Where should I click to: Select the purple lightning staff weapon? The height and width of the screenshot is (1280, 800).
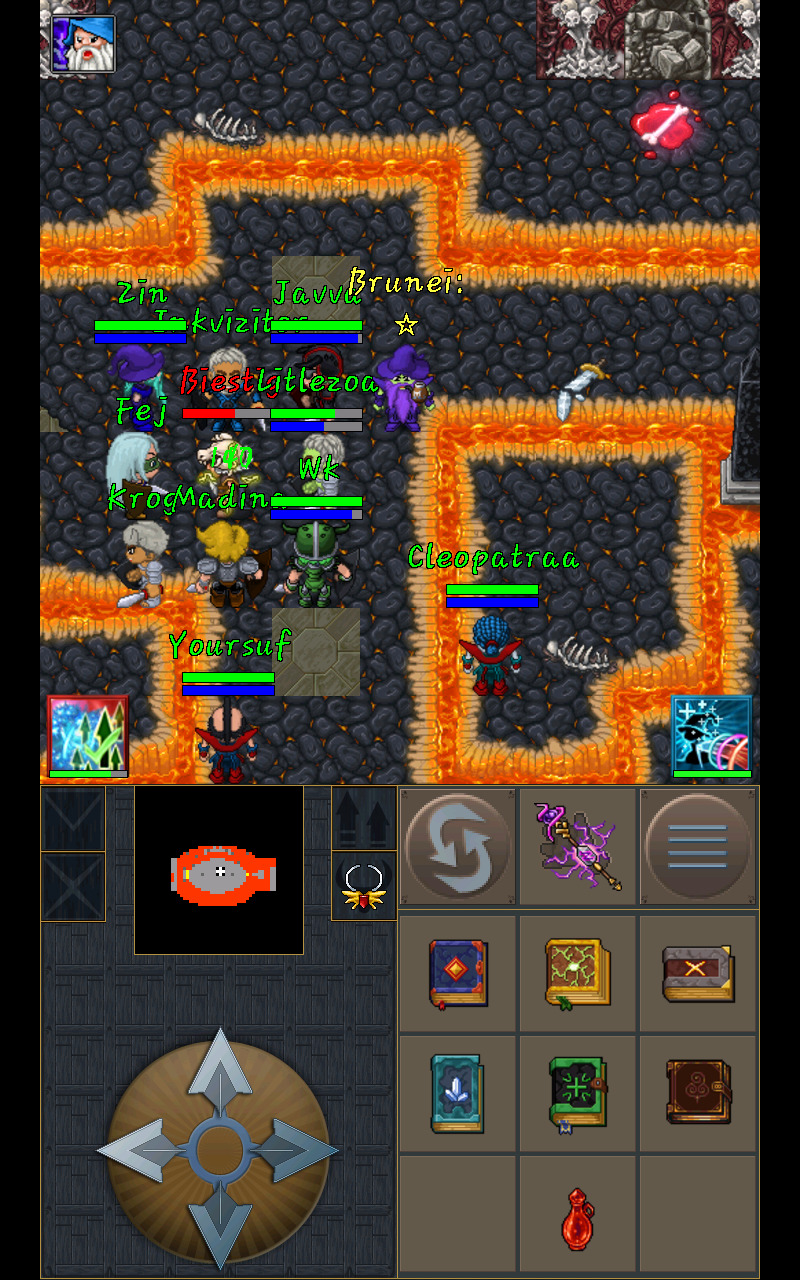click(579, 846)
